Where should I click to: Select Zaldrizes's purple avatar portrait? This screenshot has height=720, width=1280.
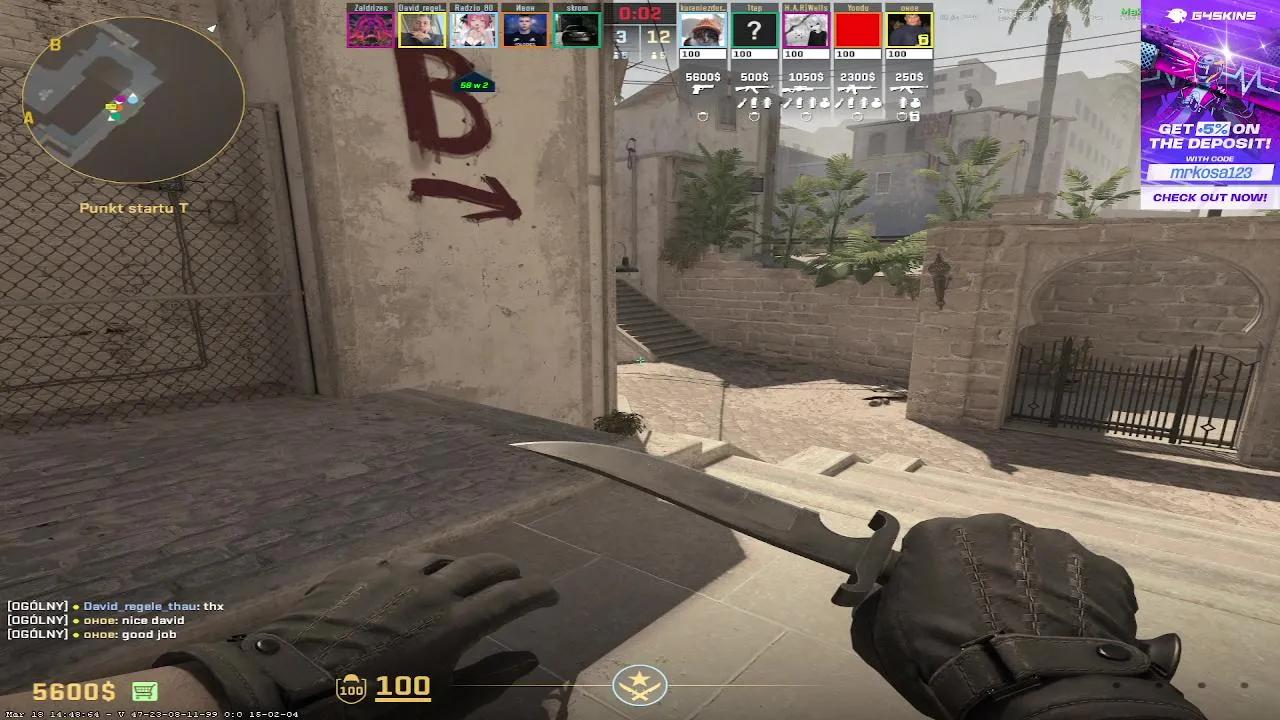(x=368, y=28)
